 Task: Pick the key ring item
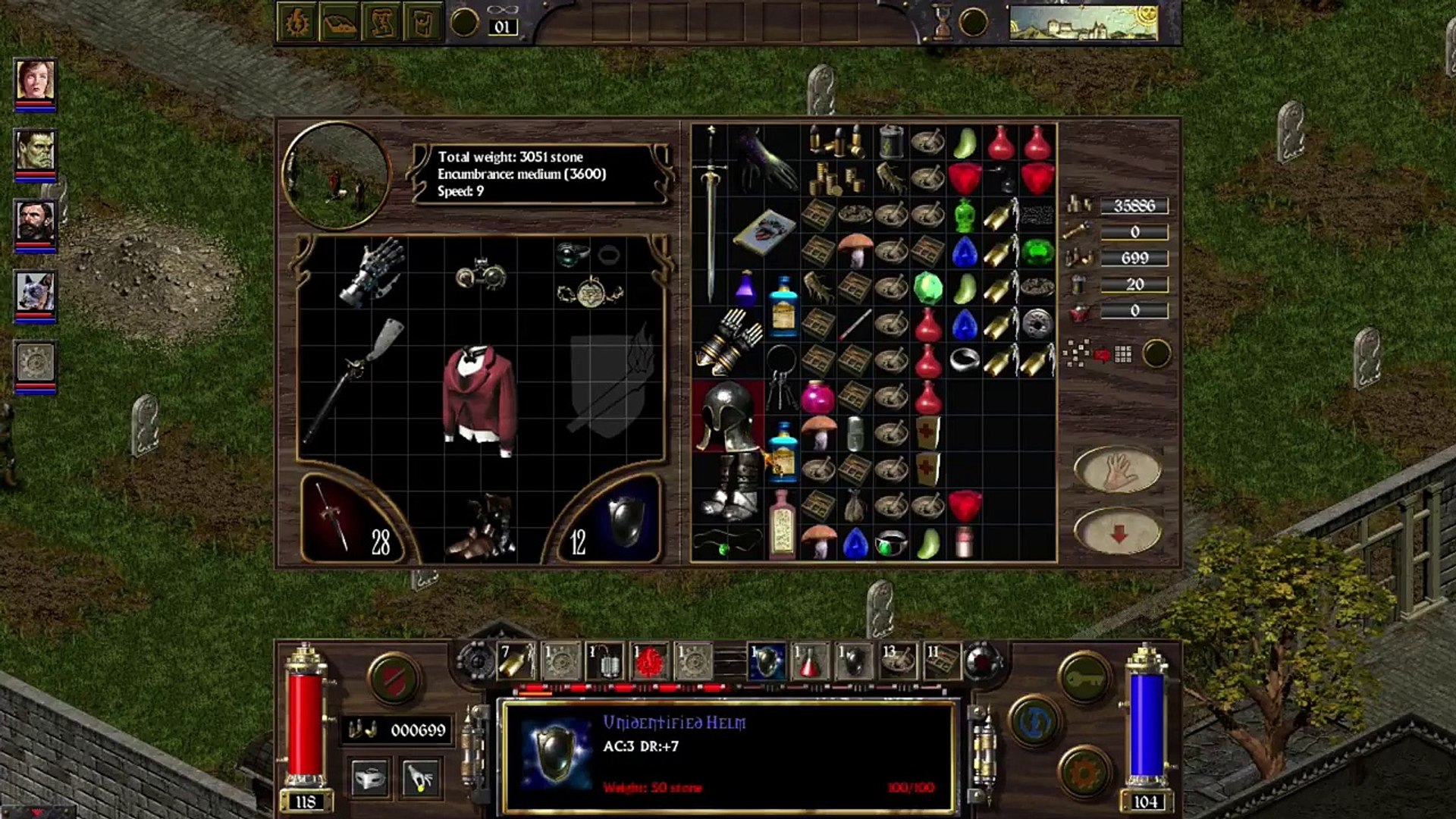point(781,378)
